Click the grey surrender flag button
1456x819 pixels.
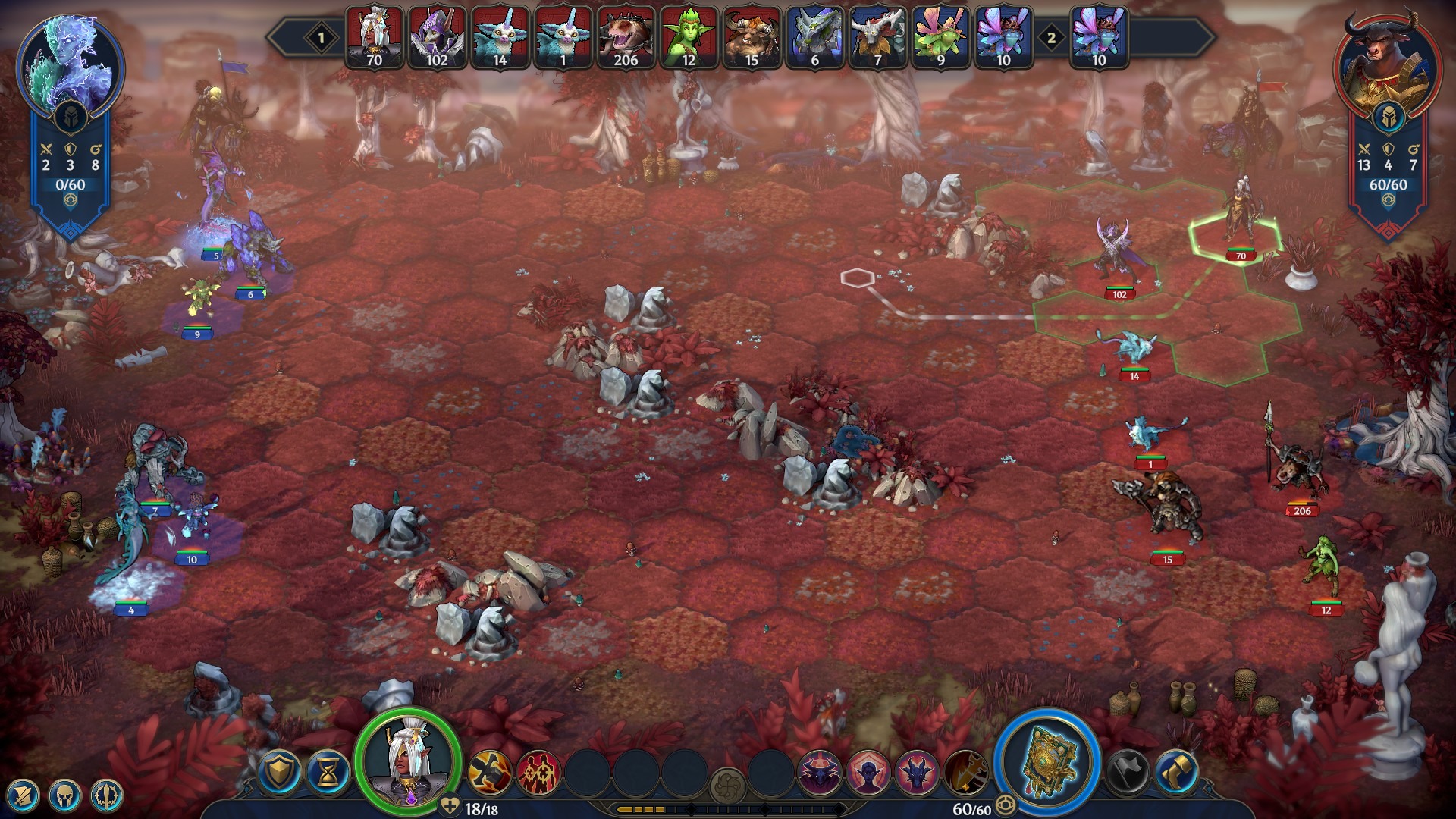point(1128,772)
